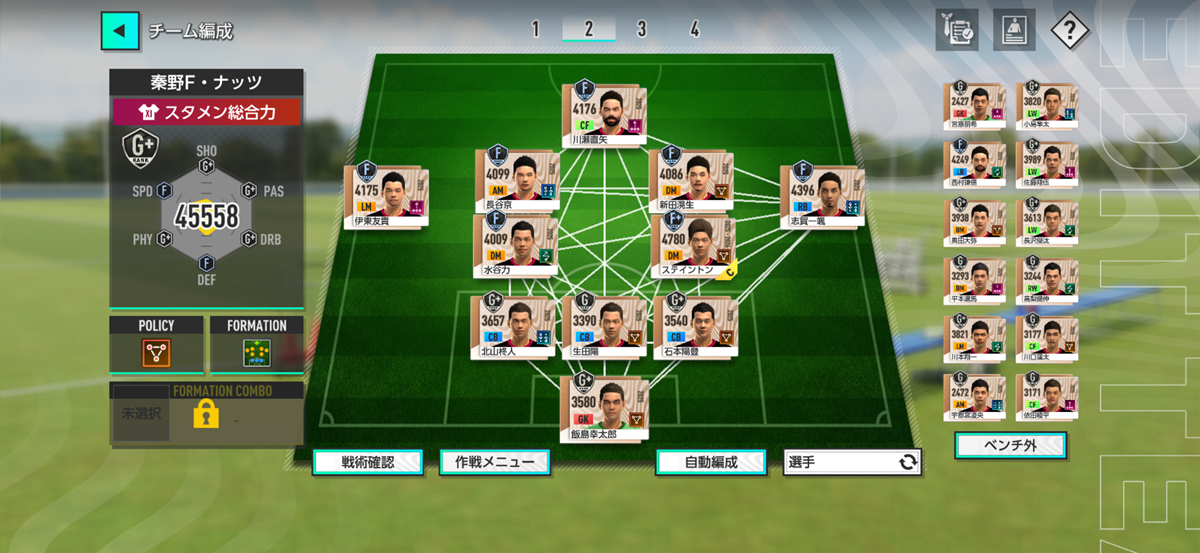
Task: Open the 作戦メニュー button
Action: click(494, 462)
